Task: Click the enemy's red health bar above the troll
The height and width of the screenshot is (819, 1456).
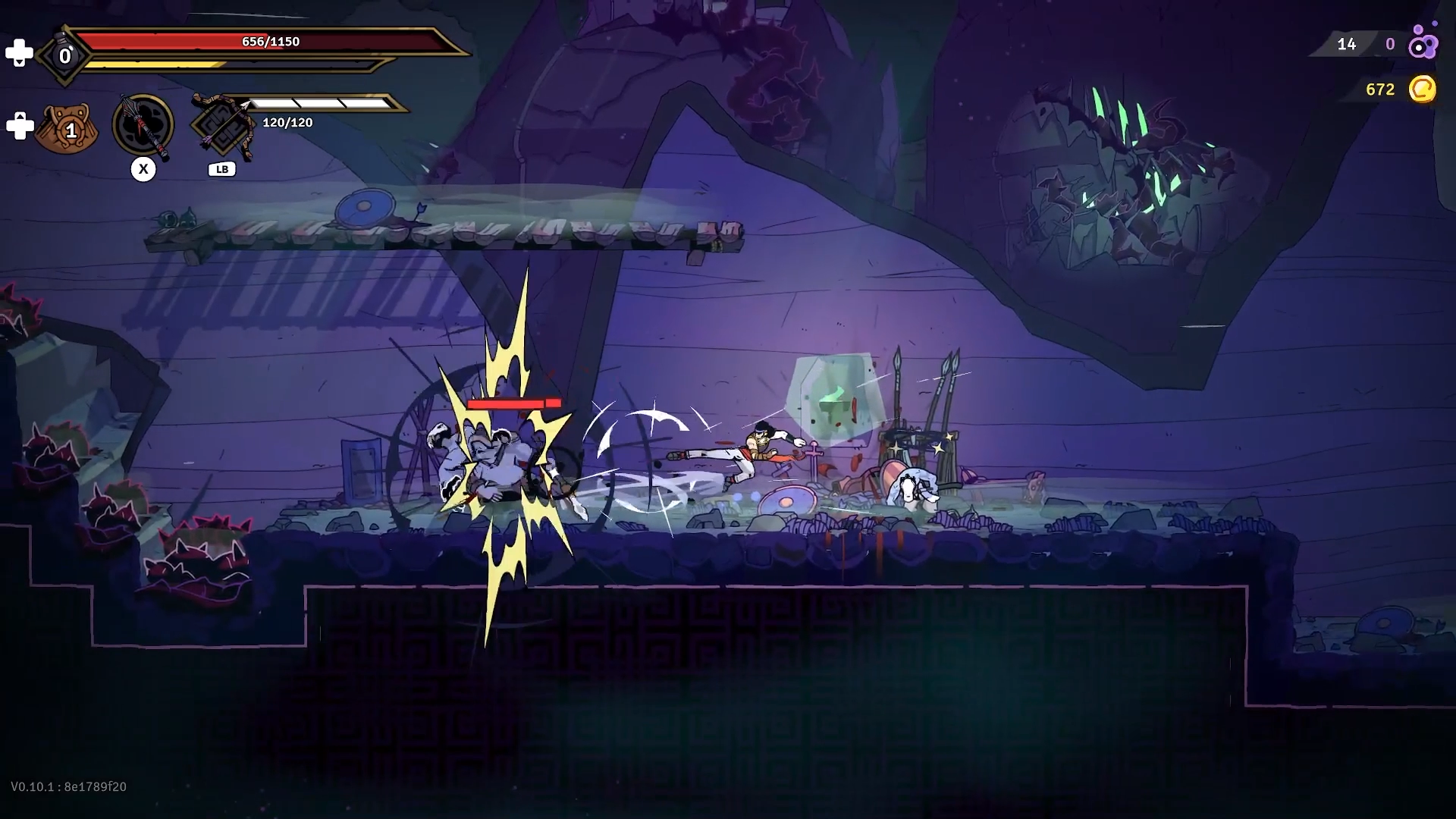Action: (514, 403)
